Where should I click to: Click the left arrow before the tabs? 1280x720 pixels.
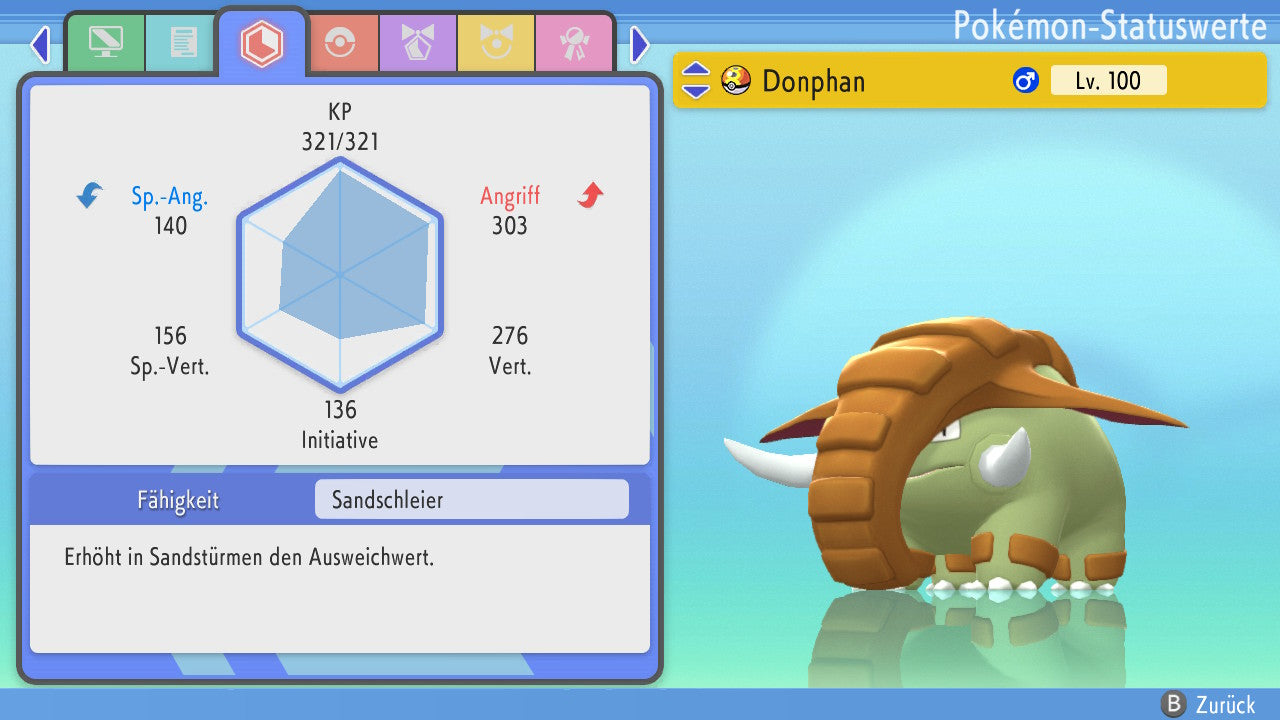coord(40,44)
